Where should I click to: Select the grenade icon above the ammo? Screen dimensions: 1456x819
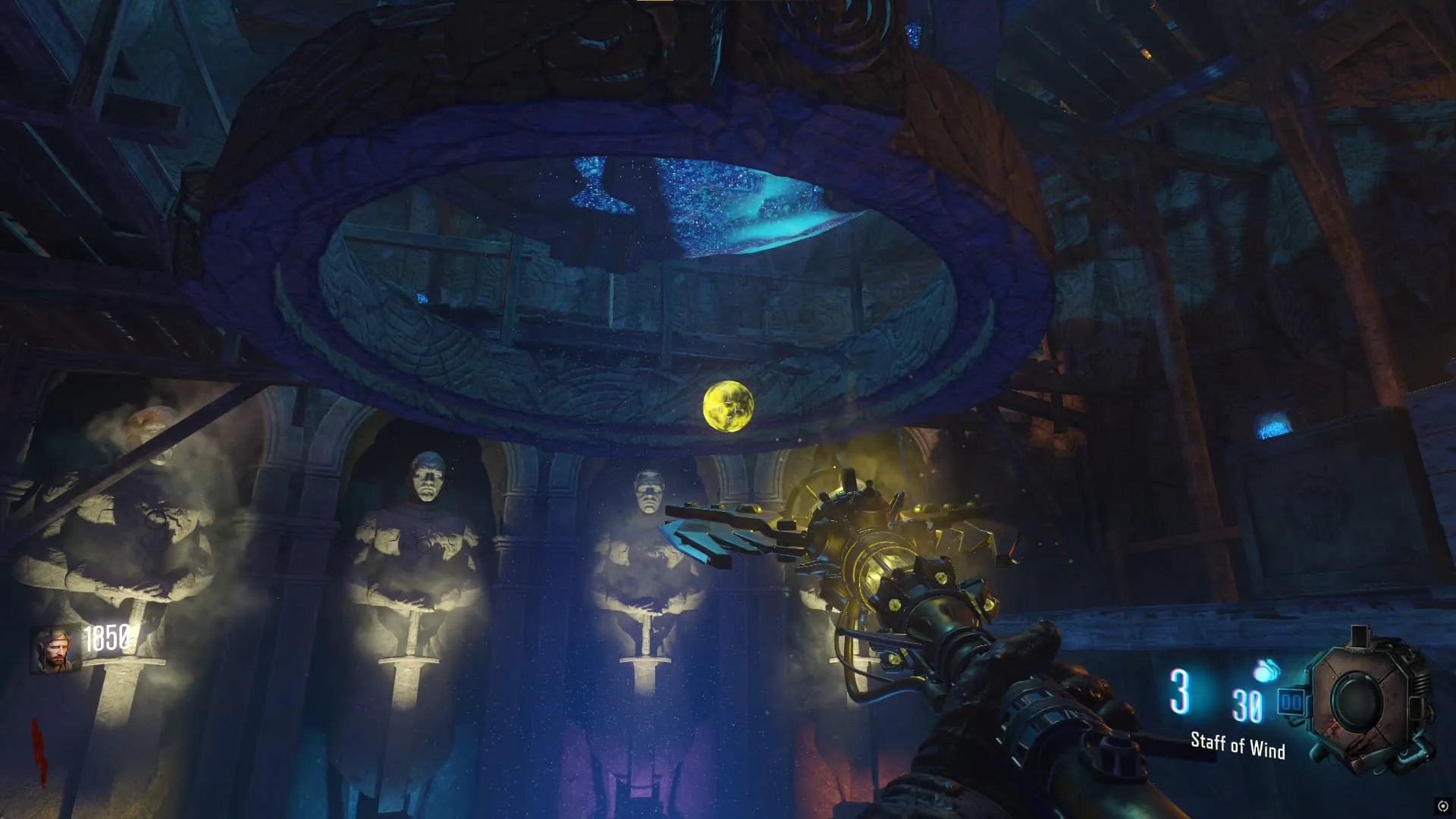click(x=1266, y=670)
